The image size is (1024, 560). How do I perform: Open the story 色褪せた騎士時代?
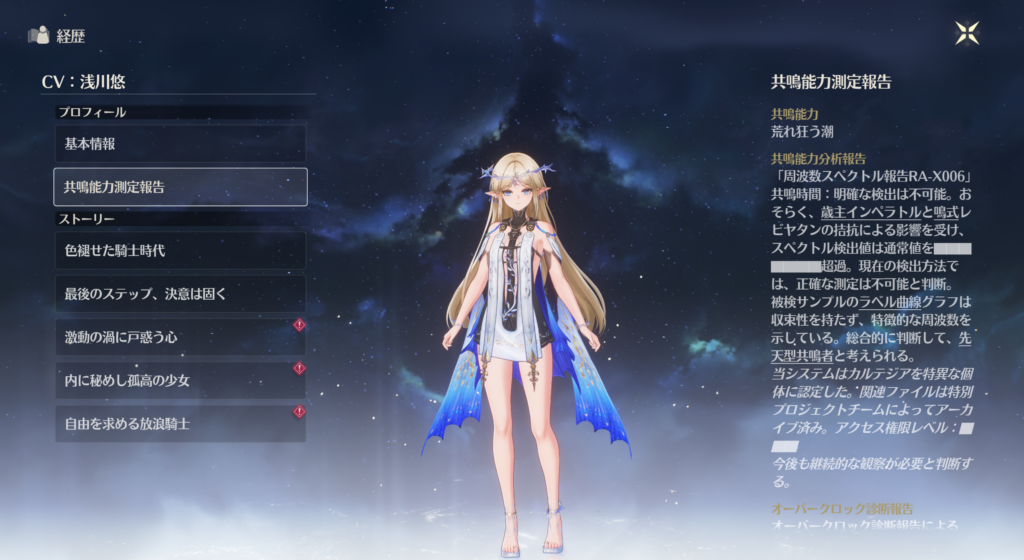(180, 251)
